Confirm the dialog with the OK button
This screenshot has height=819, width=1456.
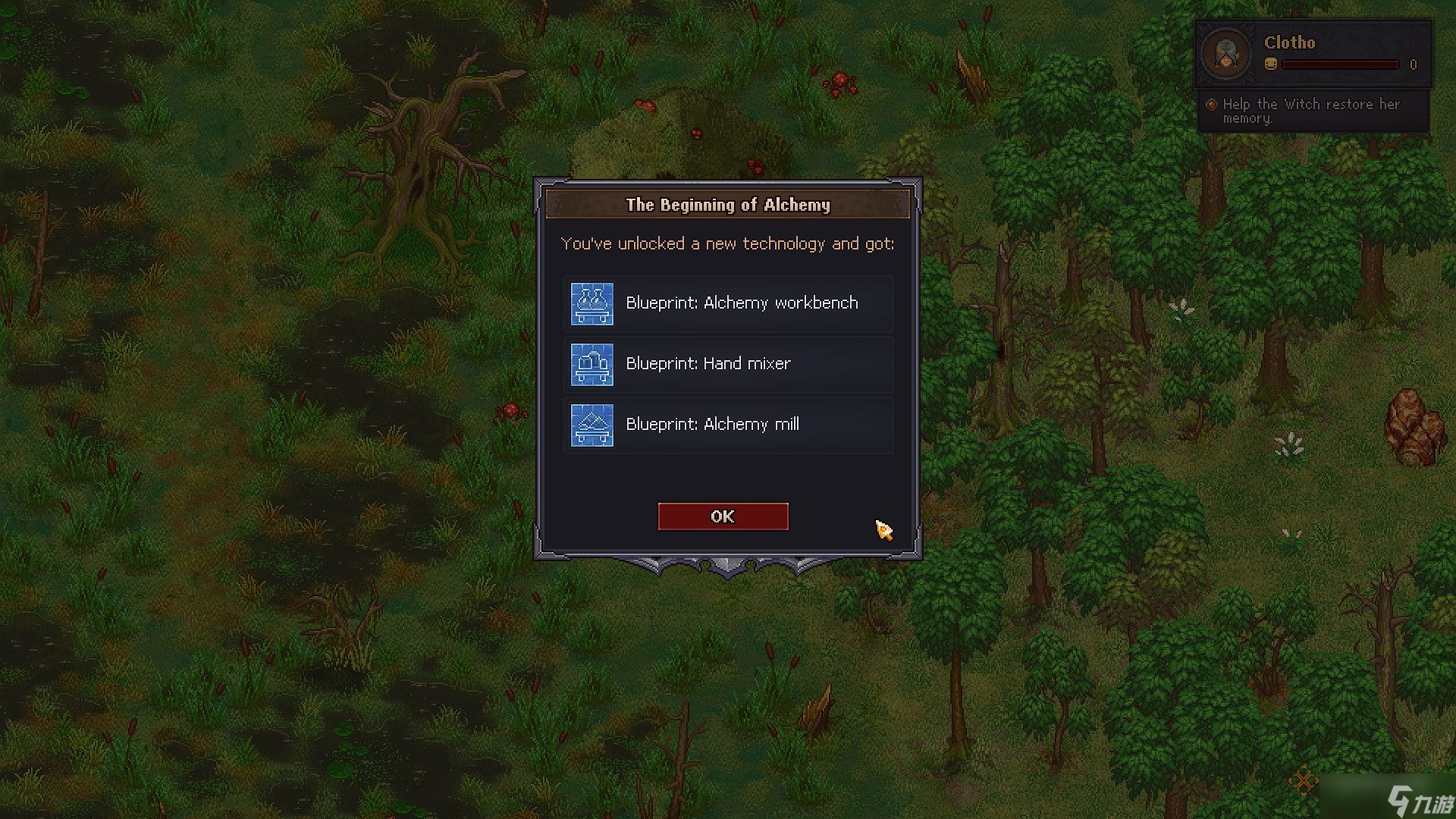click(x=723, y=516)
